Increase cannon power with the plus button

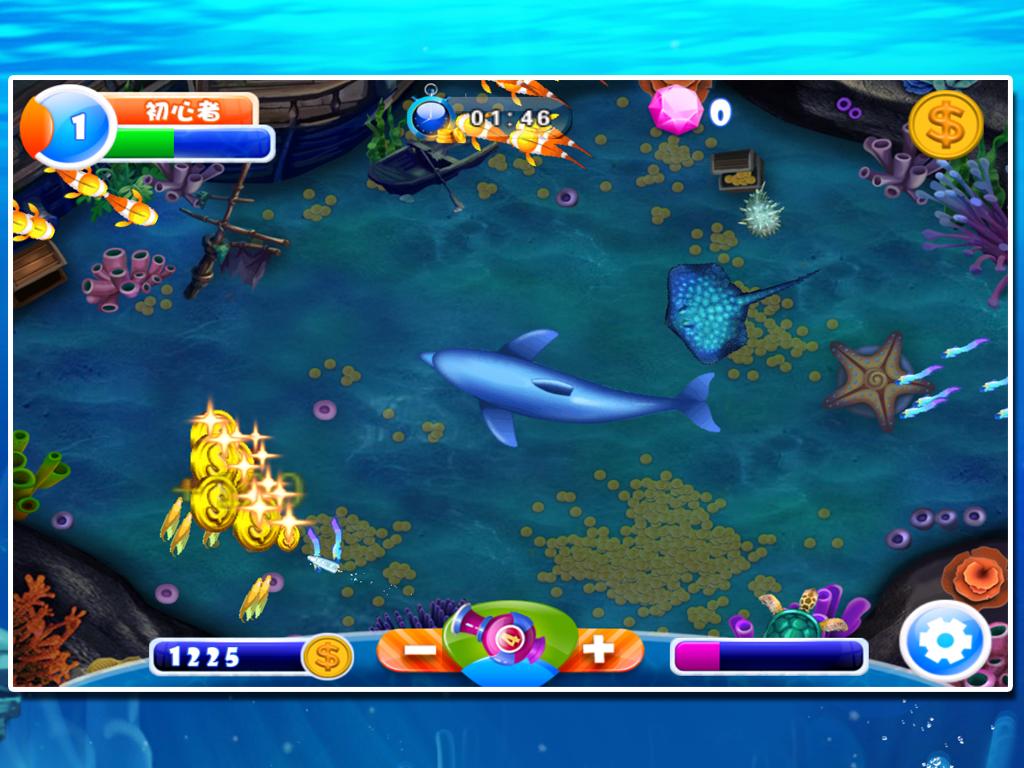598,650
